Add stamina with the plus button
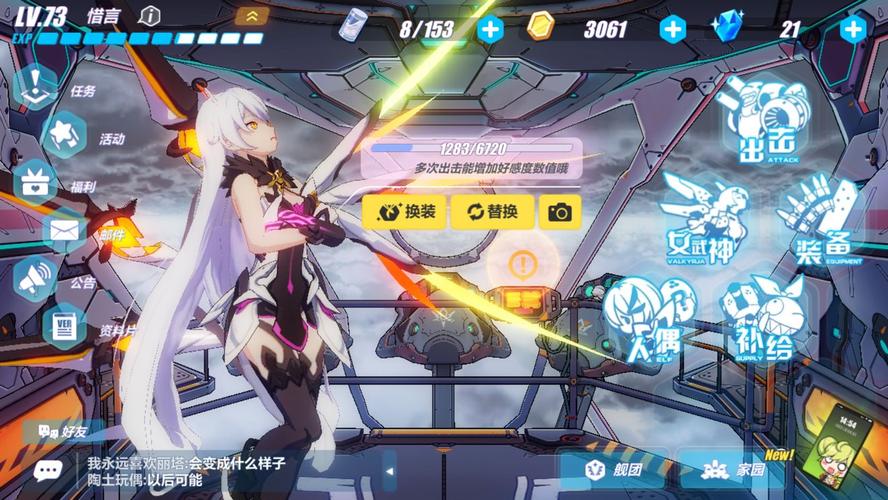Screen dimensions: 888x500 pos(489,28)
